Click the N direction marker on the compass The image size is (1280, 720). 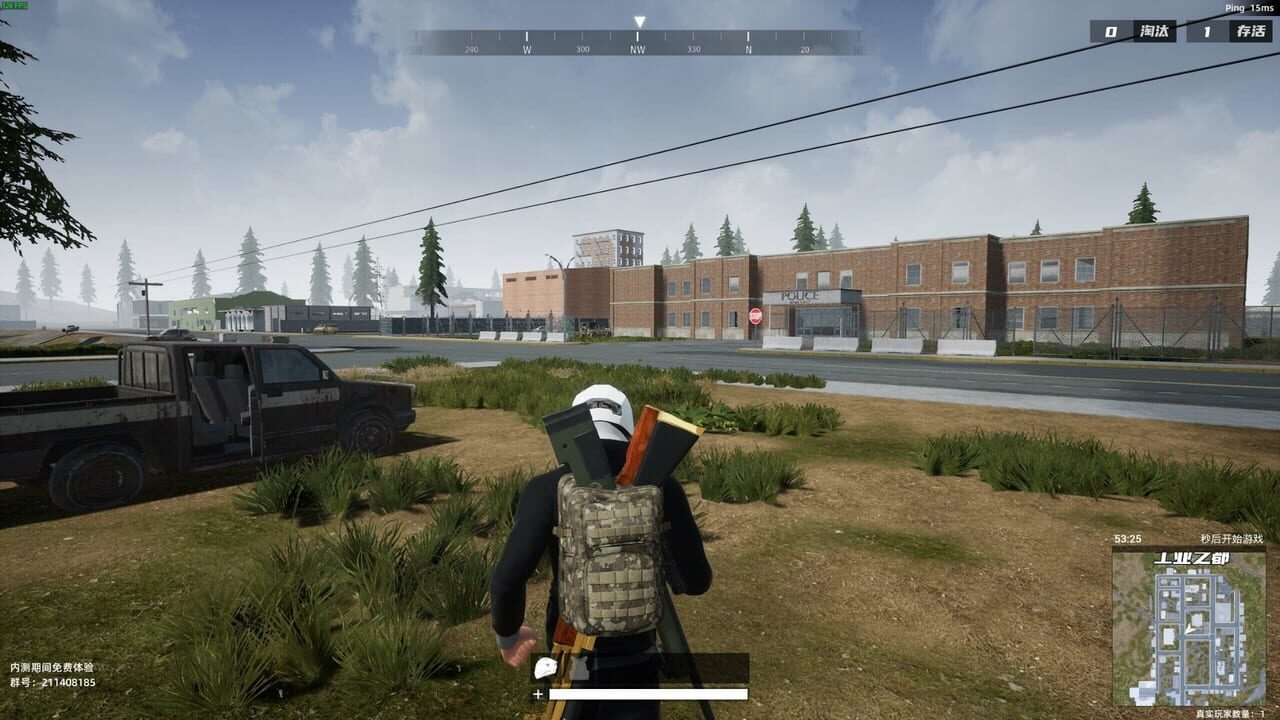coord(746,47)
